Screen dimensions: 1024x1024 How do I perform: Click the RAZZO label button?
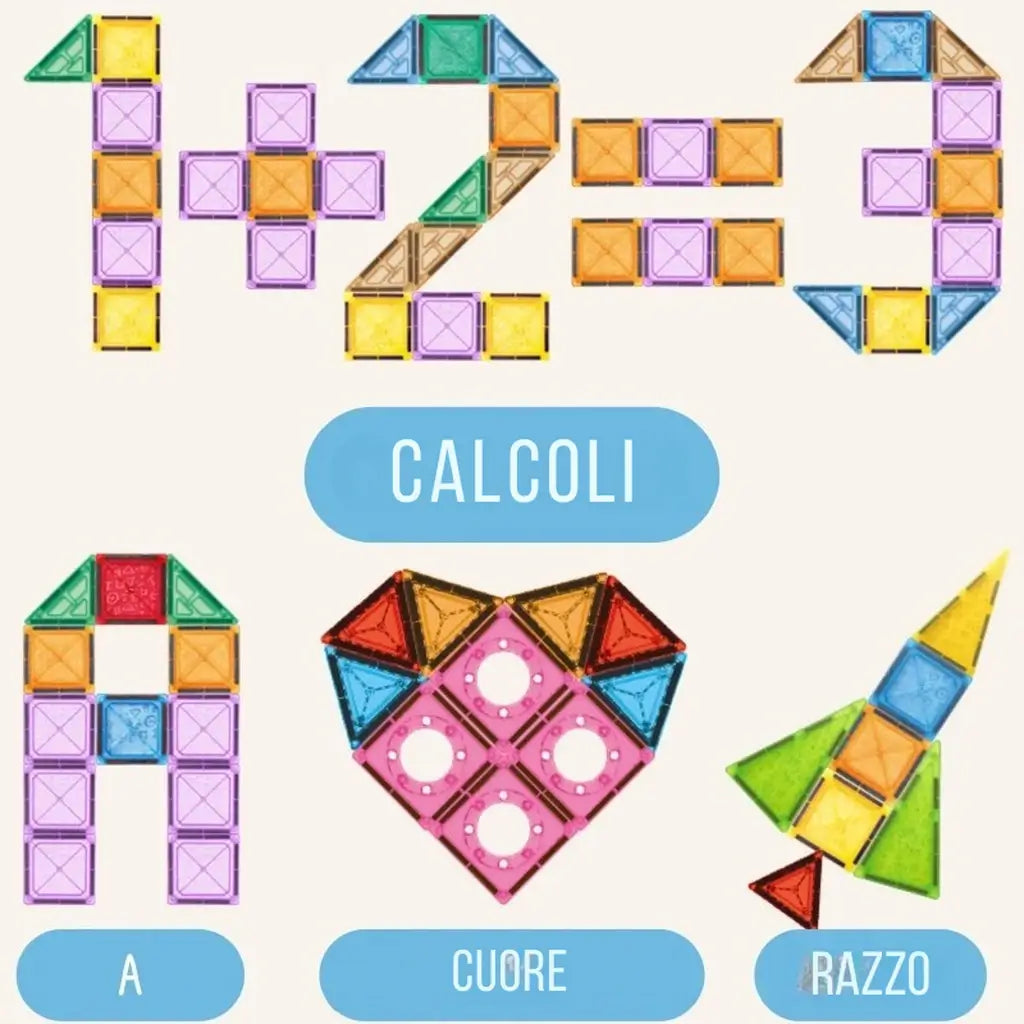[x=869, y=974]
